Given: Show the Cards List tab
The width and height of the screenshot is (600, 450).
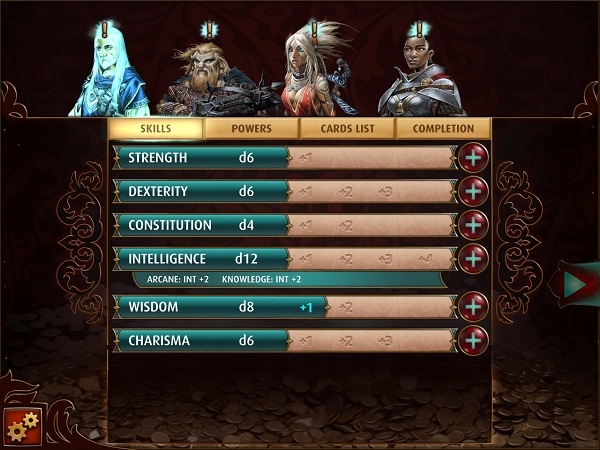Looking at the screenshot, I should [347, 129].
